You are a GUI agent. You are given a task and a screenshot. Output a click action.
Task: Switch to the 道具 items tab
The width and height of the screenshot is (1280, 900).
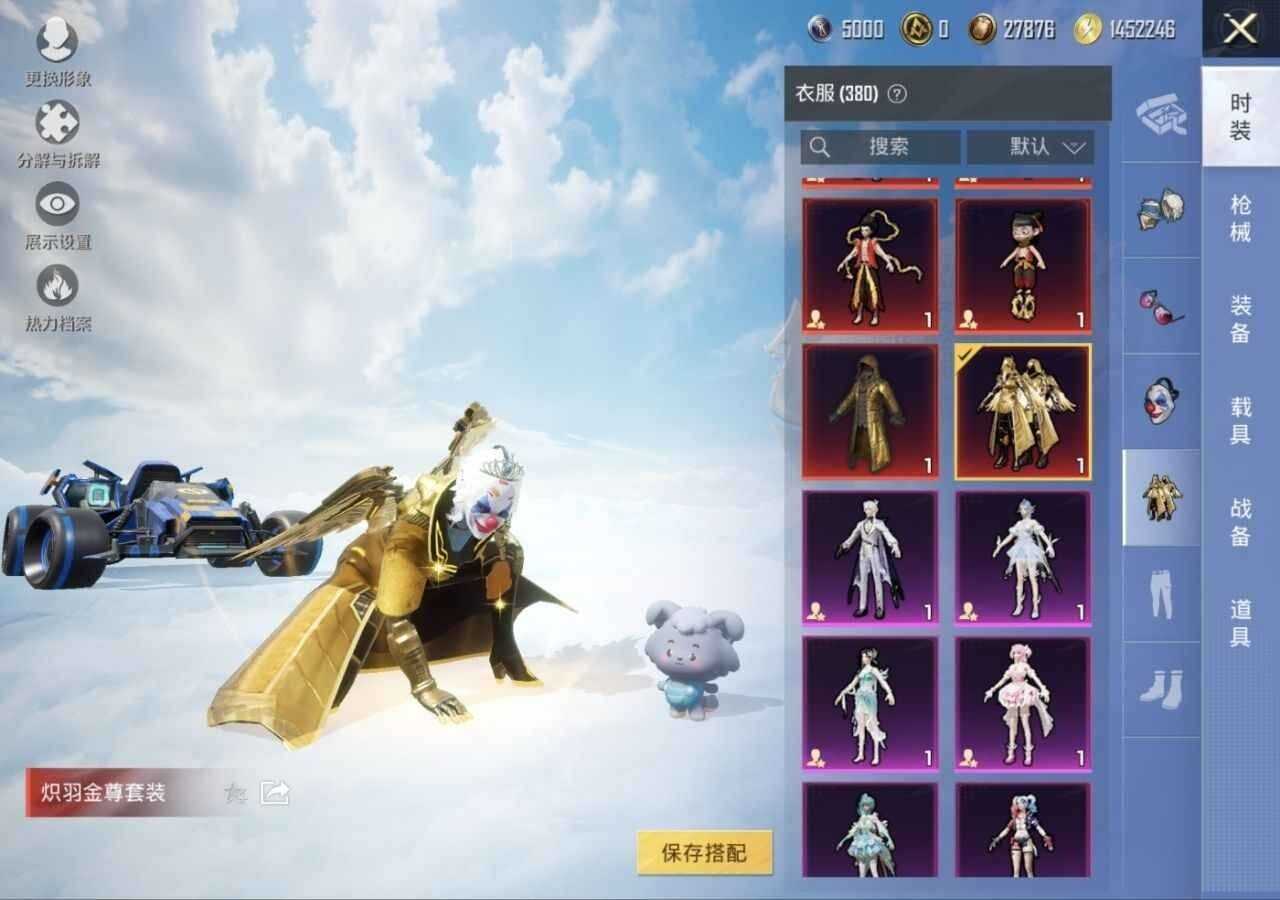1240,622
